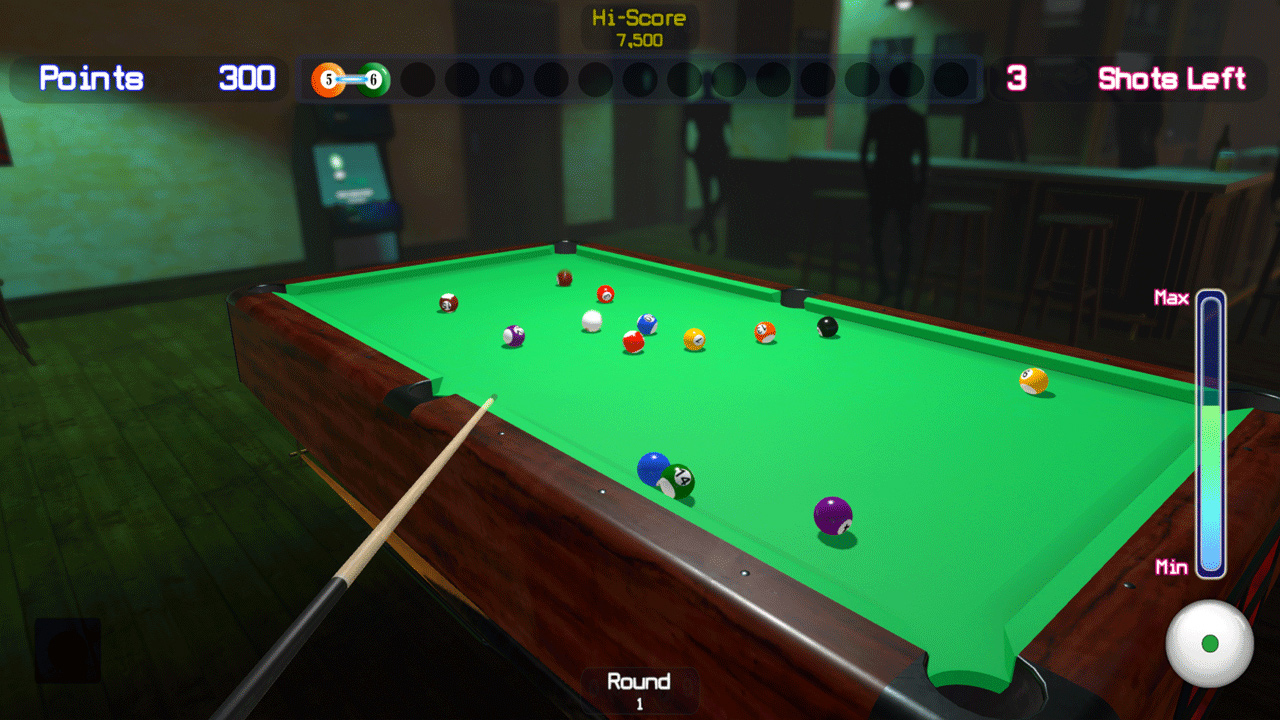Click the striped maroon ball near the top rail
The width and height of the screenshot is (1280, 720).
562,277
